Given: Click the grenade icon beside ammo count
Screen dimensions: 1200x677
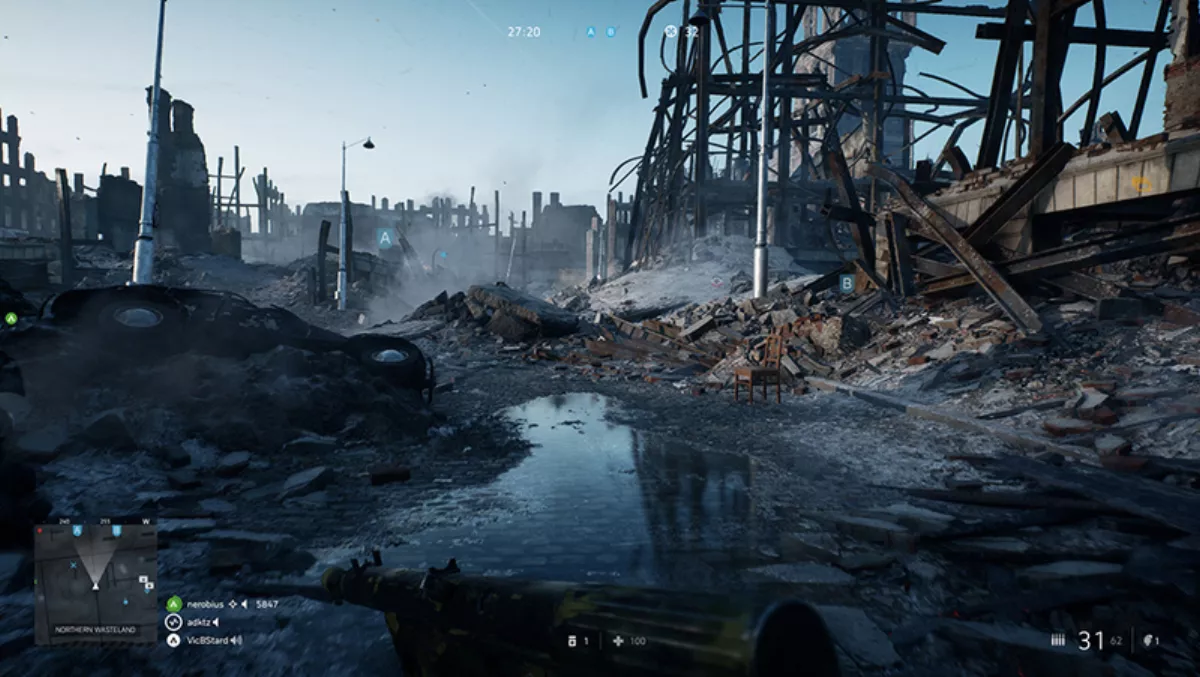Looking at the screenshot, I should (x=1148, y=640).
